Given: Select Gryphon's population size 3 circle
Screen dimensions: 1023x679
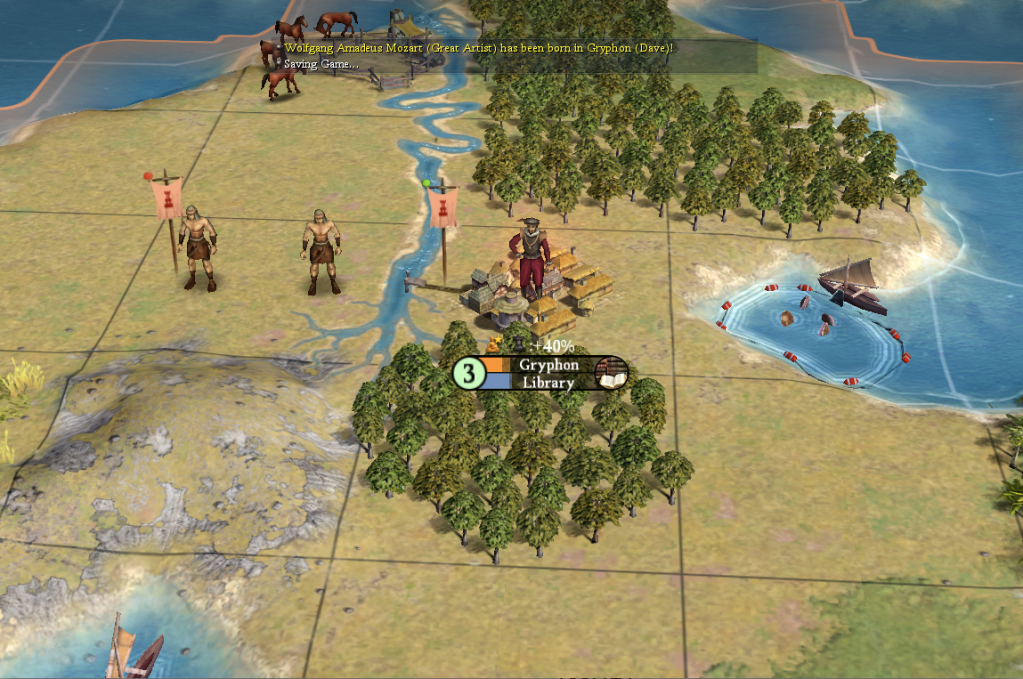Looking at the screenshot, I should 468,373.
